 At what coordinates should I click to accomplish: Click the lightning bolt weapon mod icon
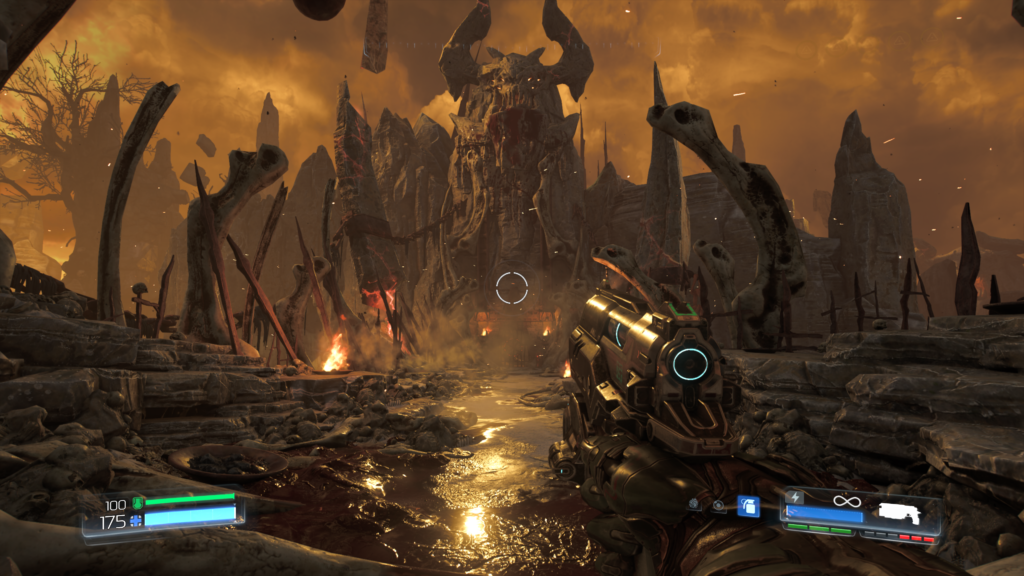tap(796, 497)
